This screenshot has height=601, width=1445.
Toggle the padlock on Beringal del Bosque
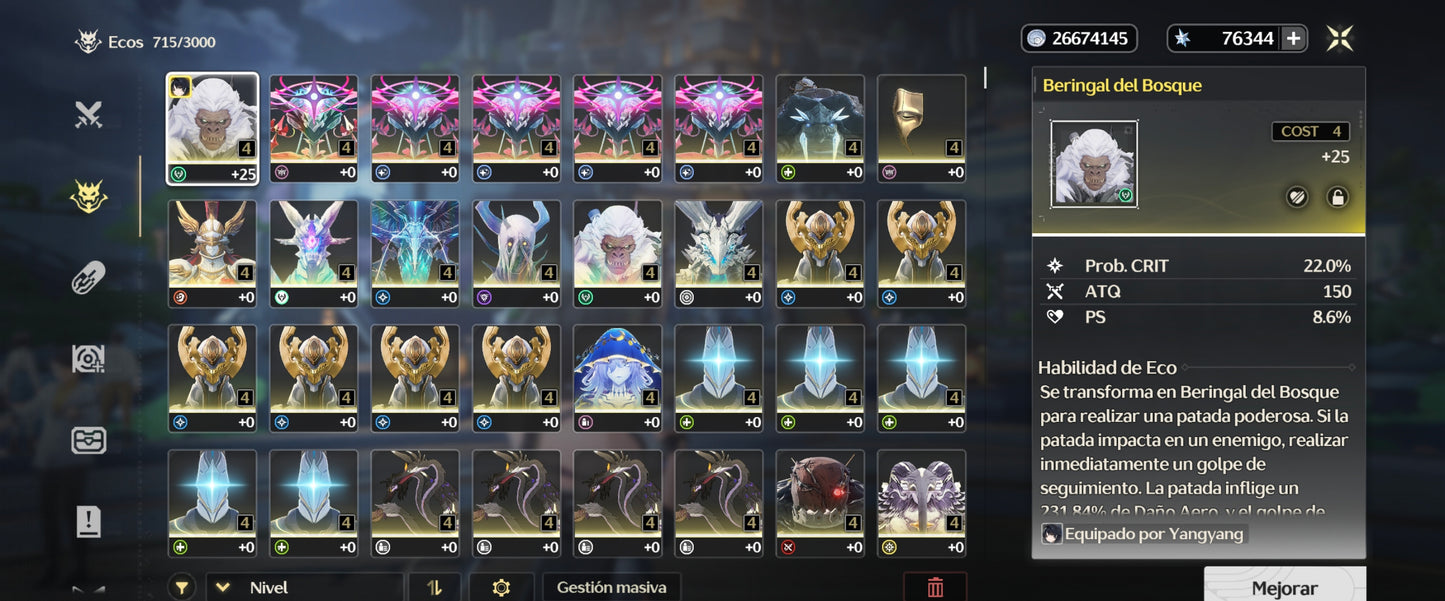click(x=1337, y=197)
